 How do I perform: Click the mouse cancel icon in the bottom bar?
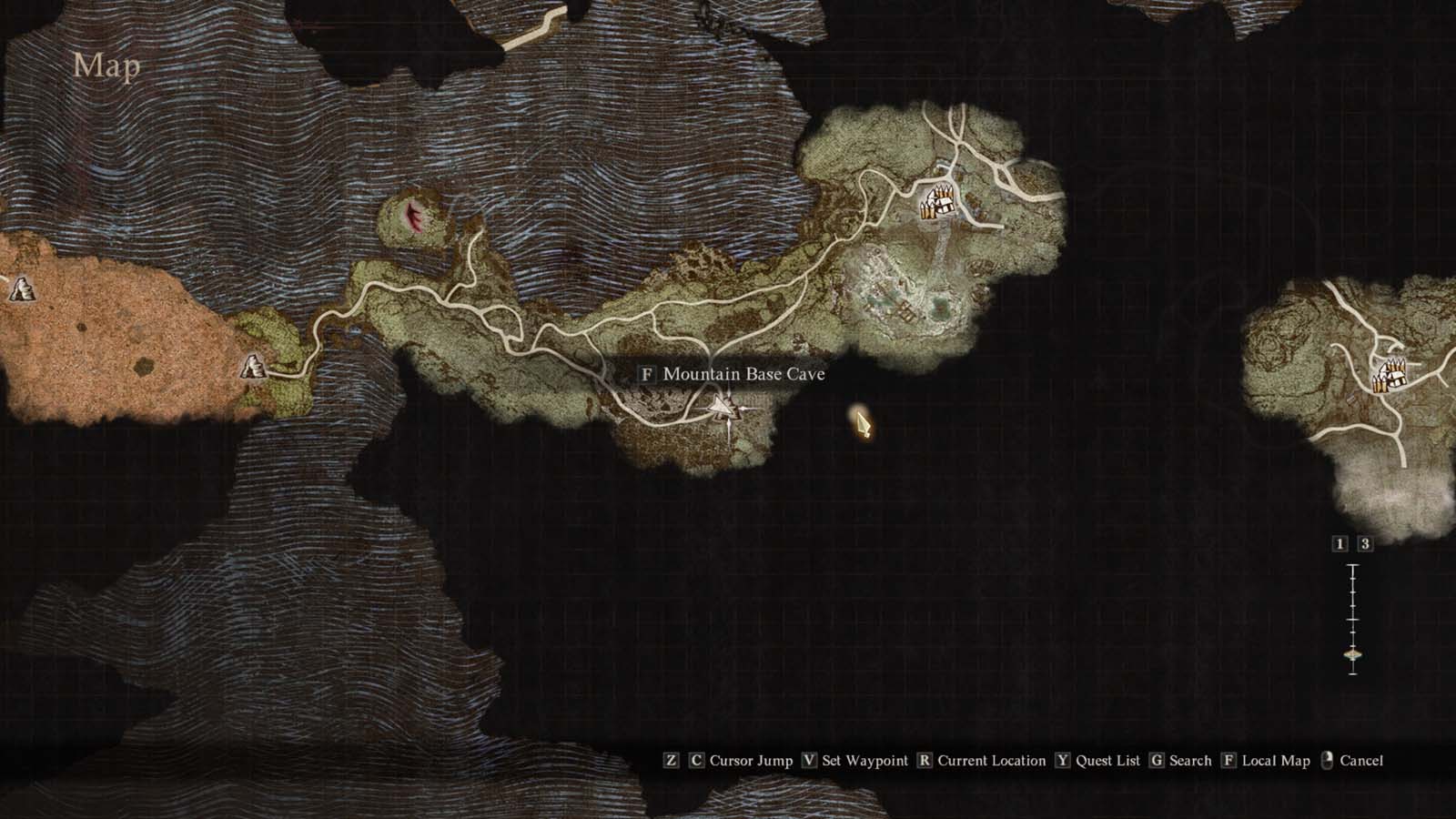click(x=1327, y=760)
